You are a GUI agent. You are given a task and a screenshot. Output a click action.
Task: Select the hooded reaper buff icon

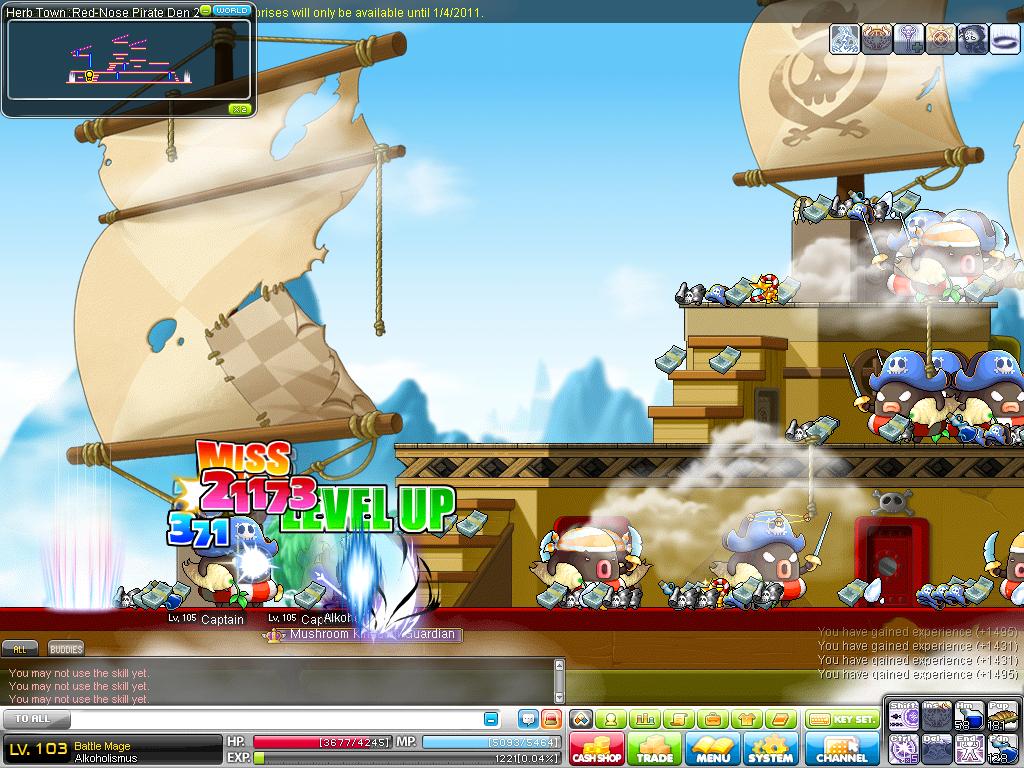coord(973,38)
